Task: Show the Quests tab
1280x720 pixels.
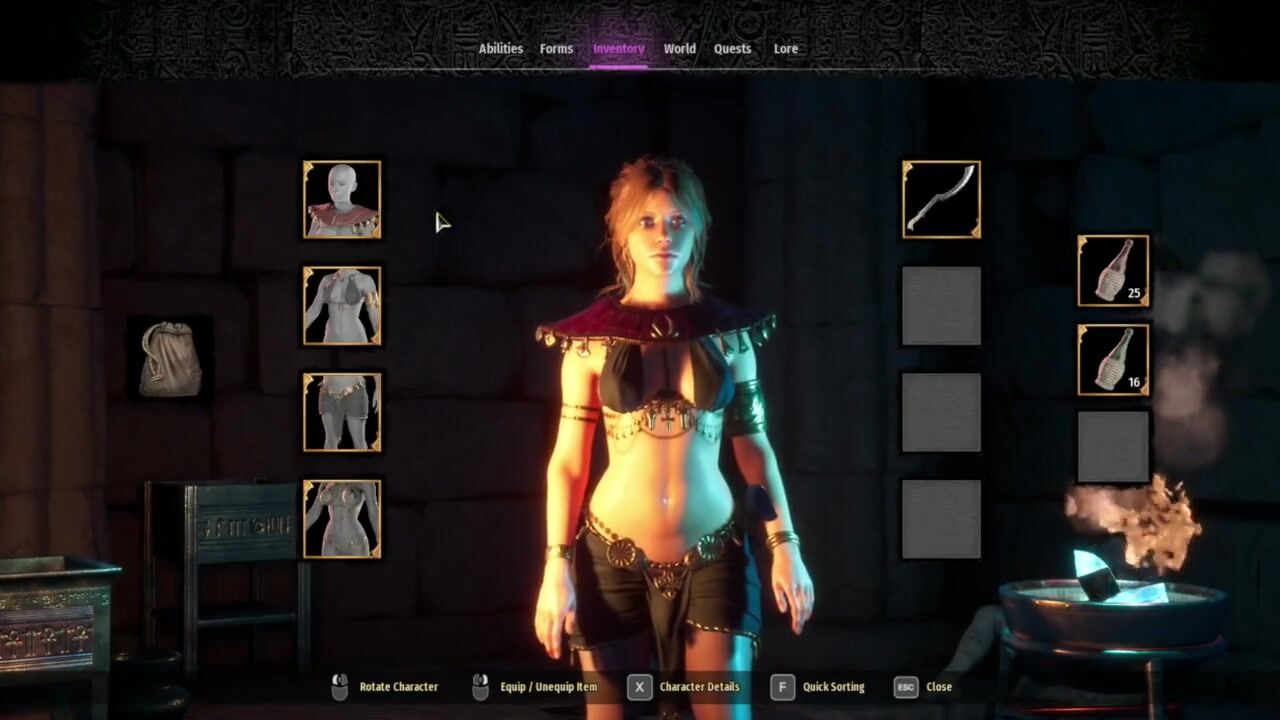Action: pyautogui.click(x=732, y=49)
